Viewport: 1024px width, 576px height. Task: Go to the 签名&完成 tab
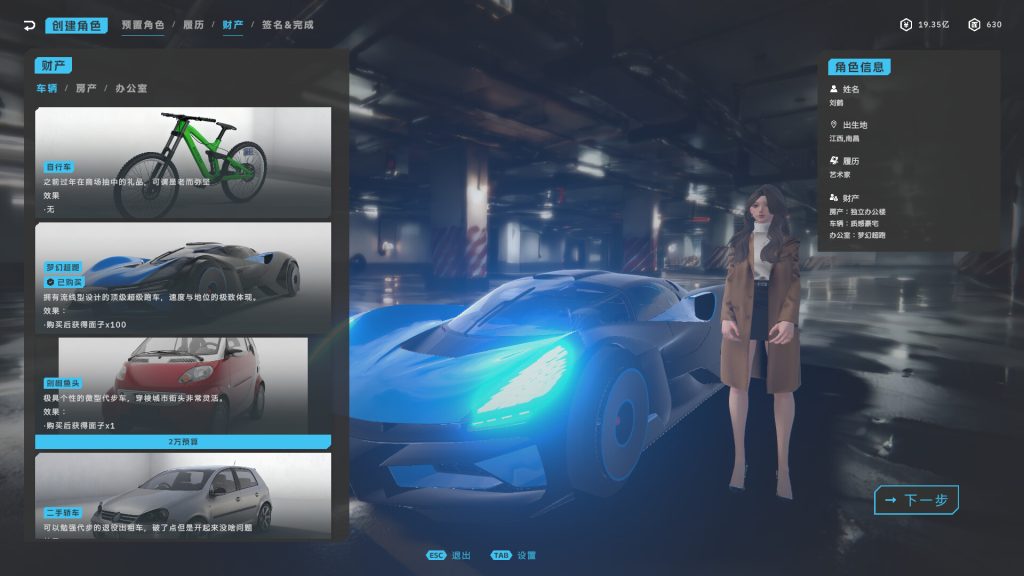point(287,25)
